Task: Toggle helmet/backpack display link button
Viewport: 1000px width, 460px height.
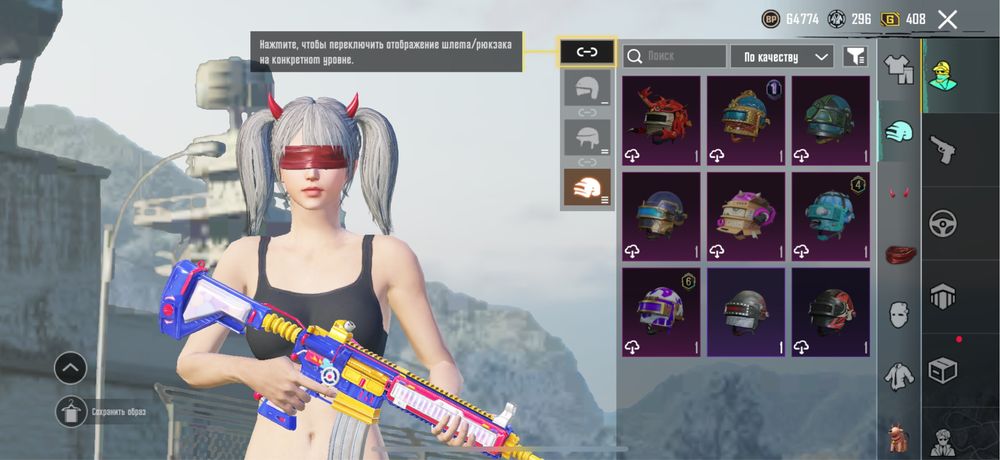Action: (x=587, y=52)
